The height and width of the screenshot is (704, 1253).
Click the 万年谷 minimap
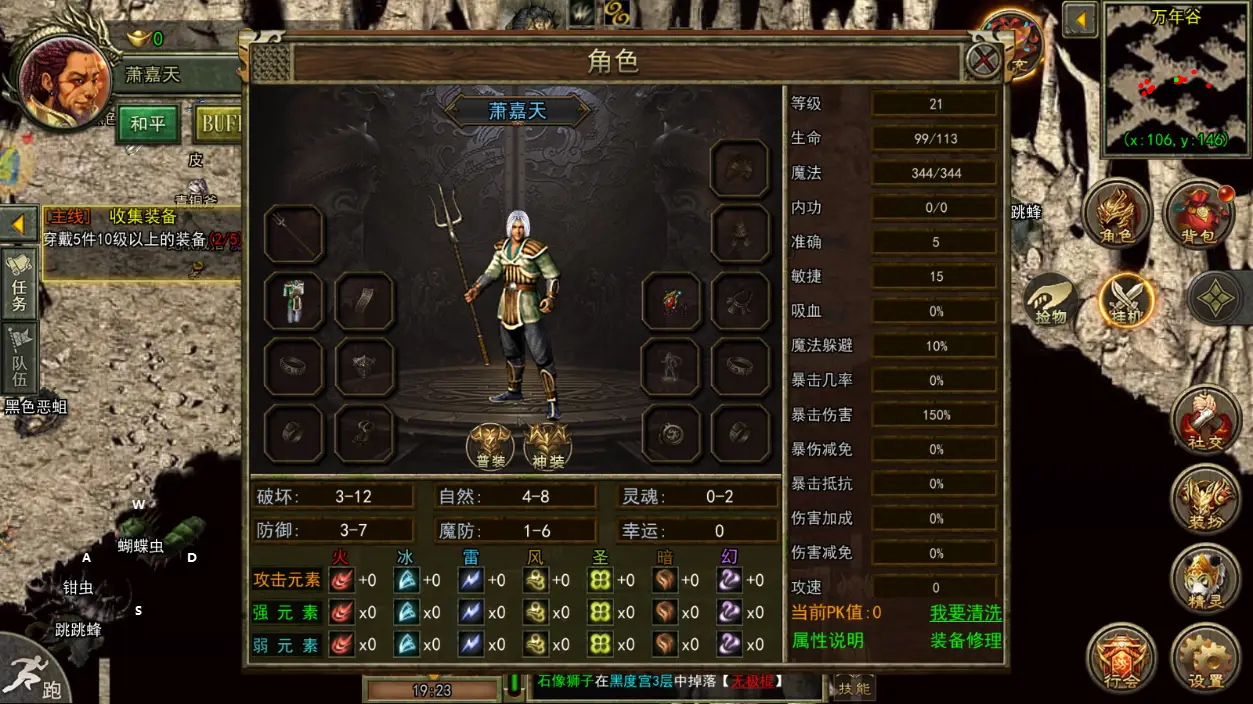point(1174,82)
